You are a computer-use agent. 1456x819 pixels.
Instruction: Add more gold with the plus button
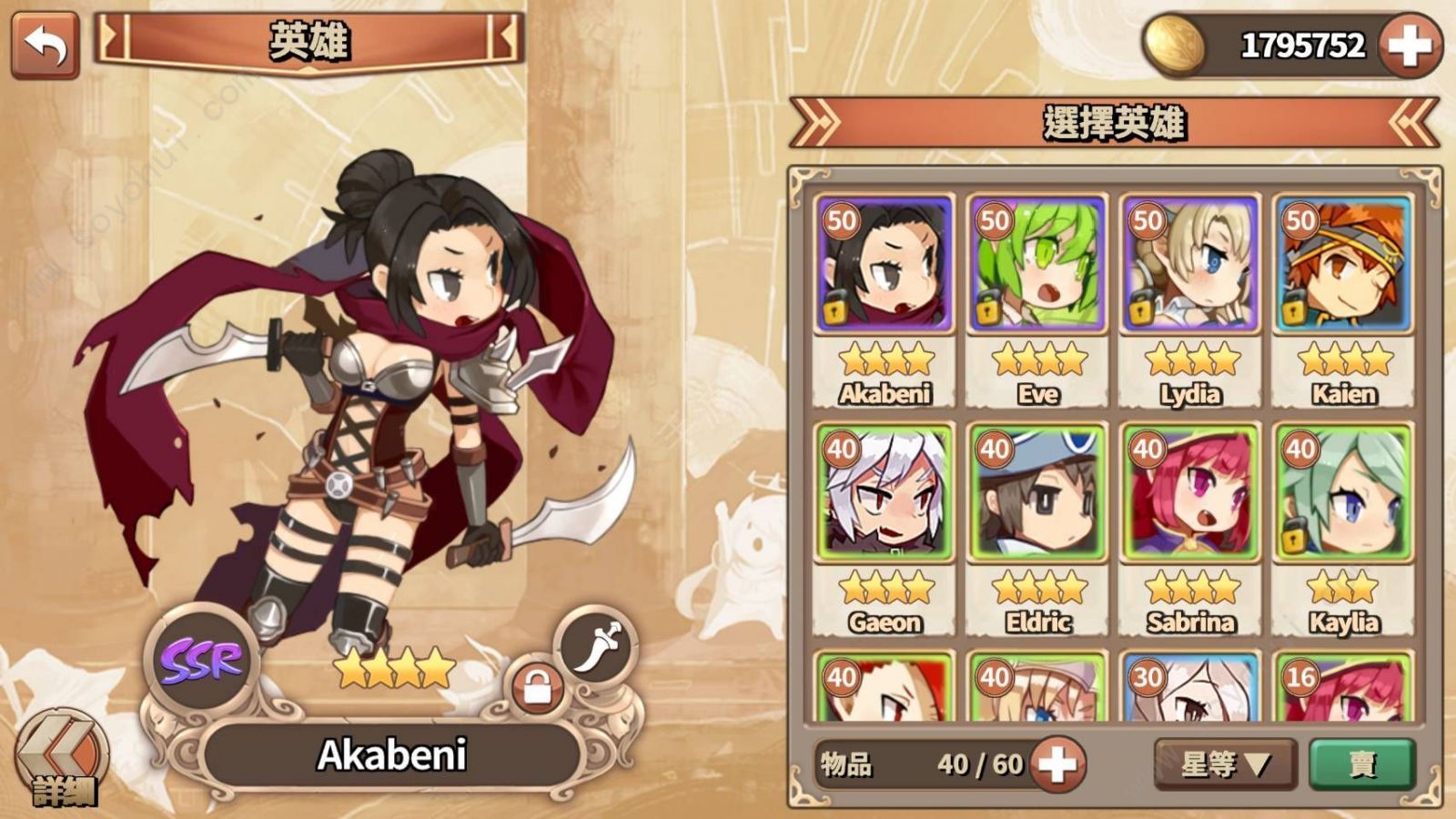(x=1409, y=45)
